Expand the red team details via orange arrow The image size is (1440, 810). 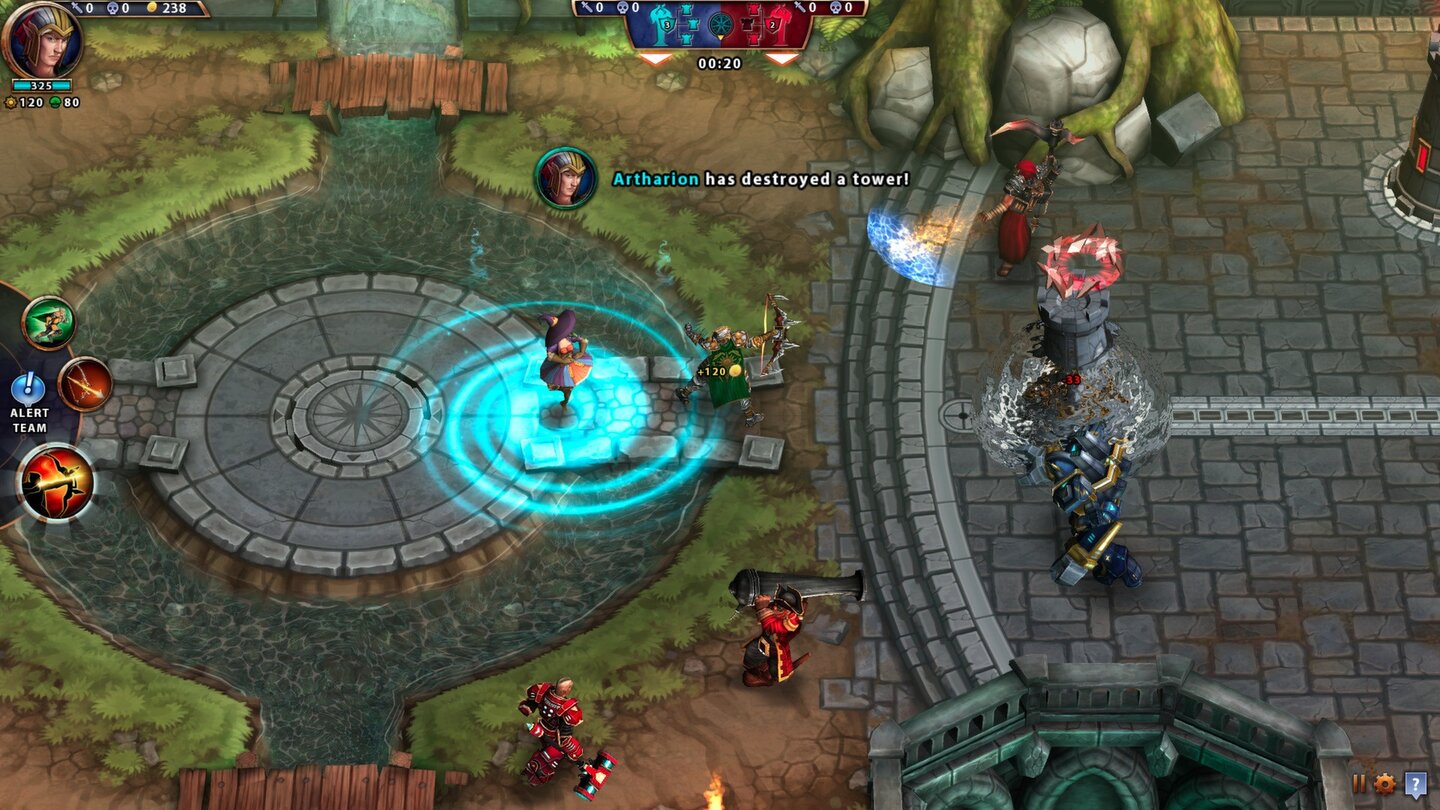780,58
